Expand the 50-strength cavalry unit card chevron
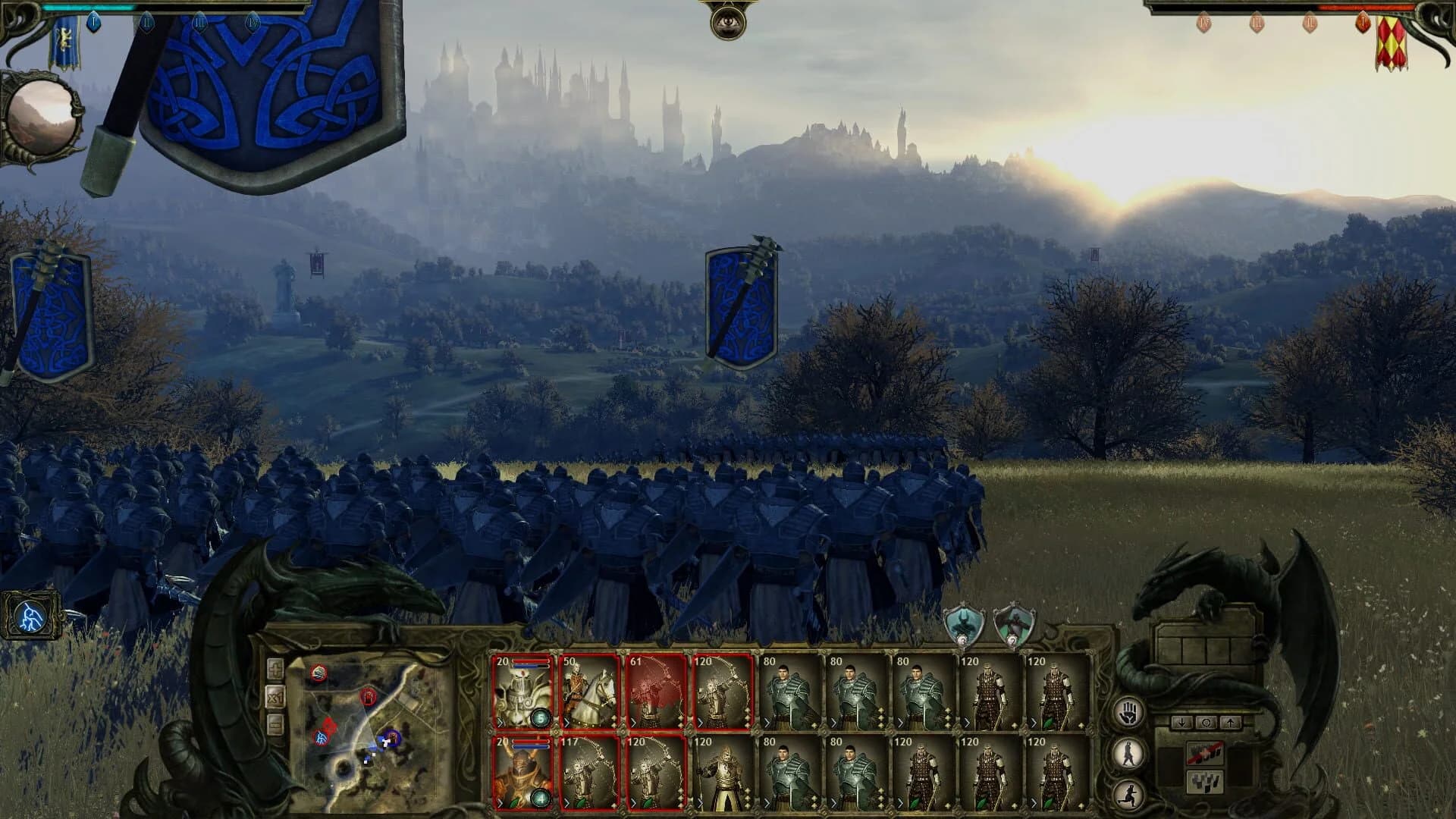 click(566, 723)
